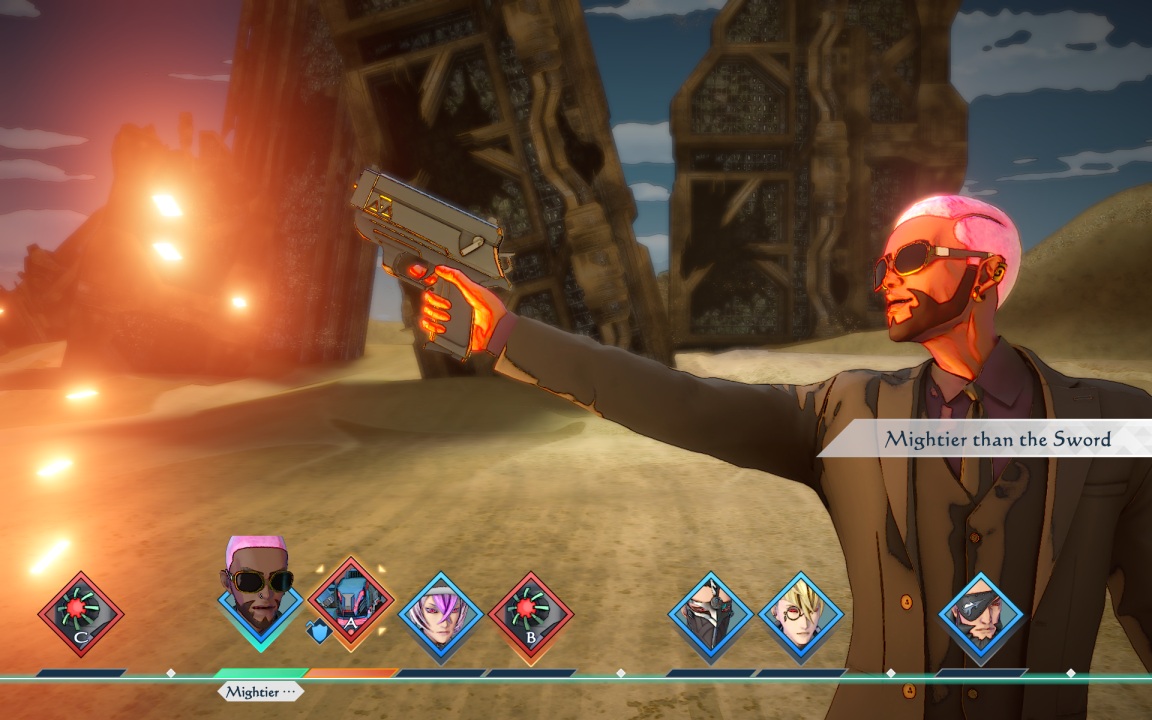Choose the purple-haired character turn portrait

(441, 613)
